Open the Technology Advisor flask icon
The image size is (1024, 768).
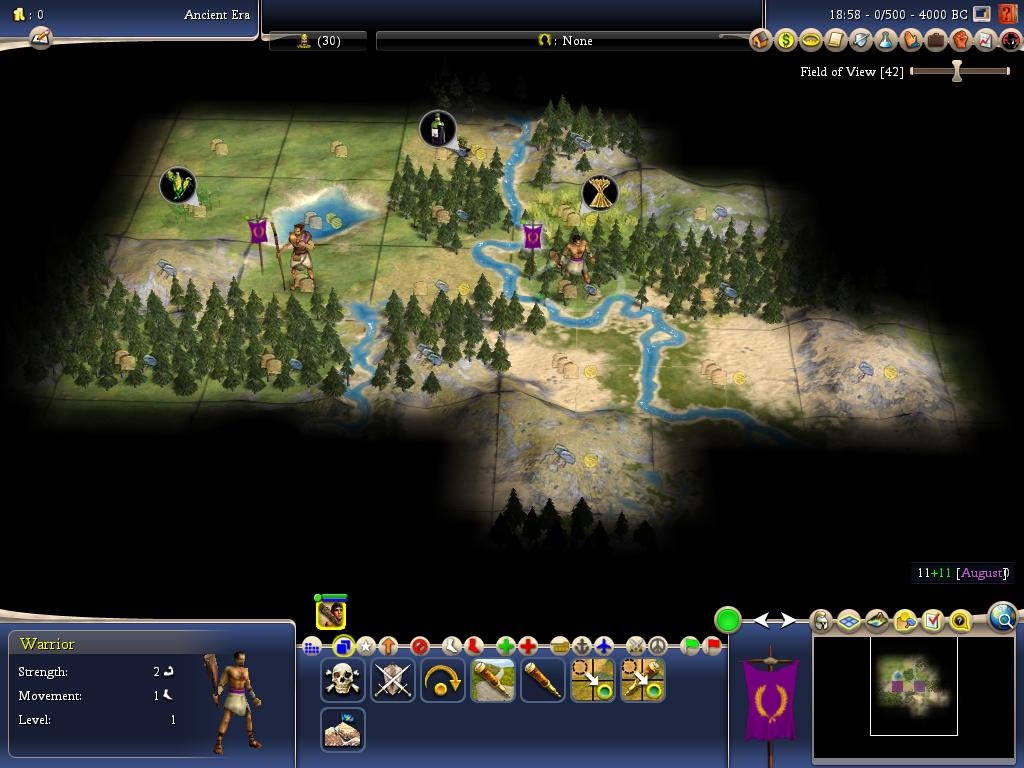[x=885, y=40]
